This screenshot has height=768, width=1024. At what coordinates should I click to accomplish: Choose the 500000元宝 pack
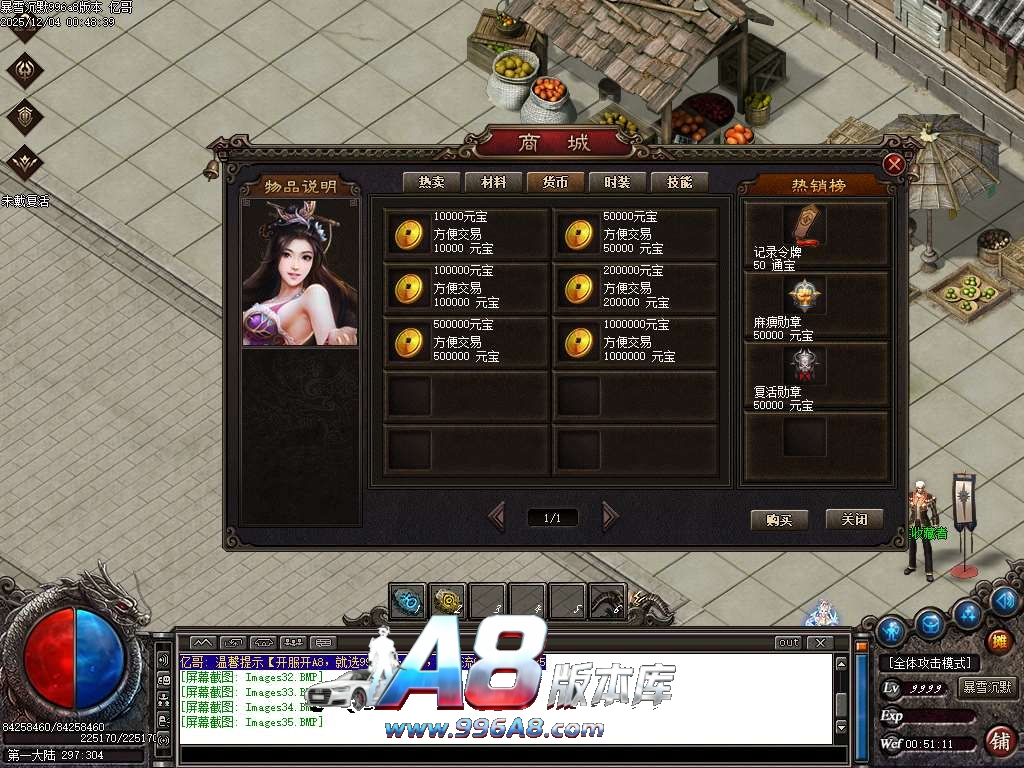point(466,341)
